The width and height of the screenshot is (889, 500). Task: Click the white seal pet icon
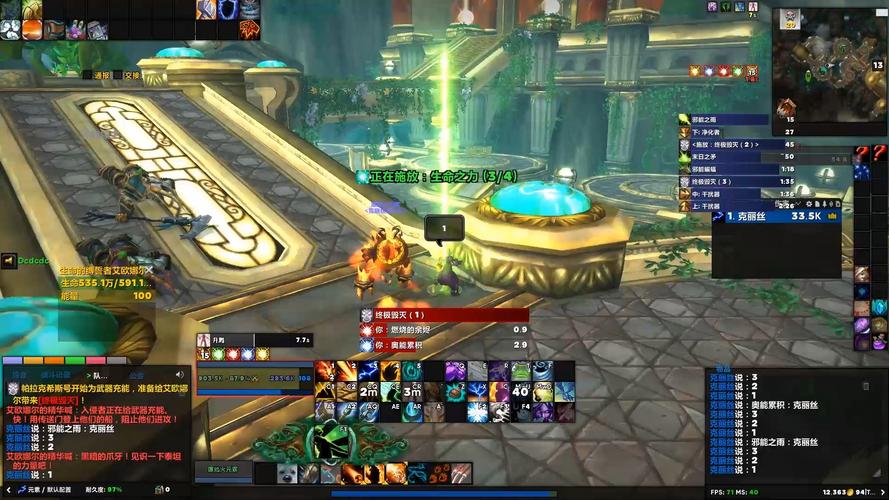287,473
